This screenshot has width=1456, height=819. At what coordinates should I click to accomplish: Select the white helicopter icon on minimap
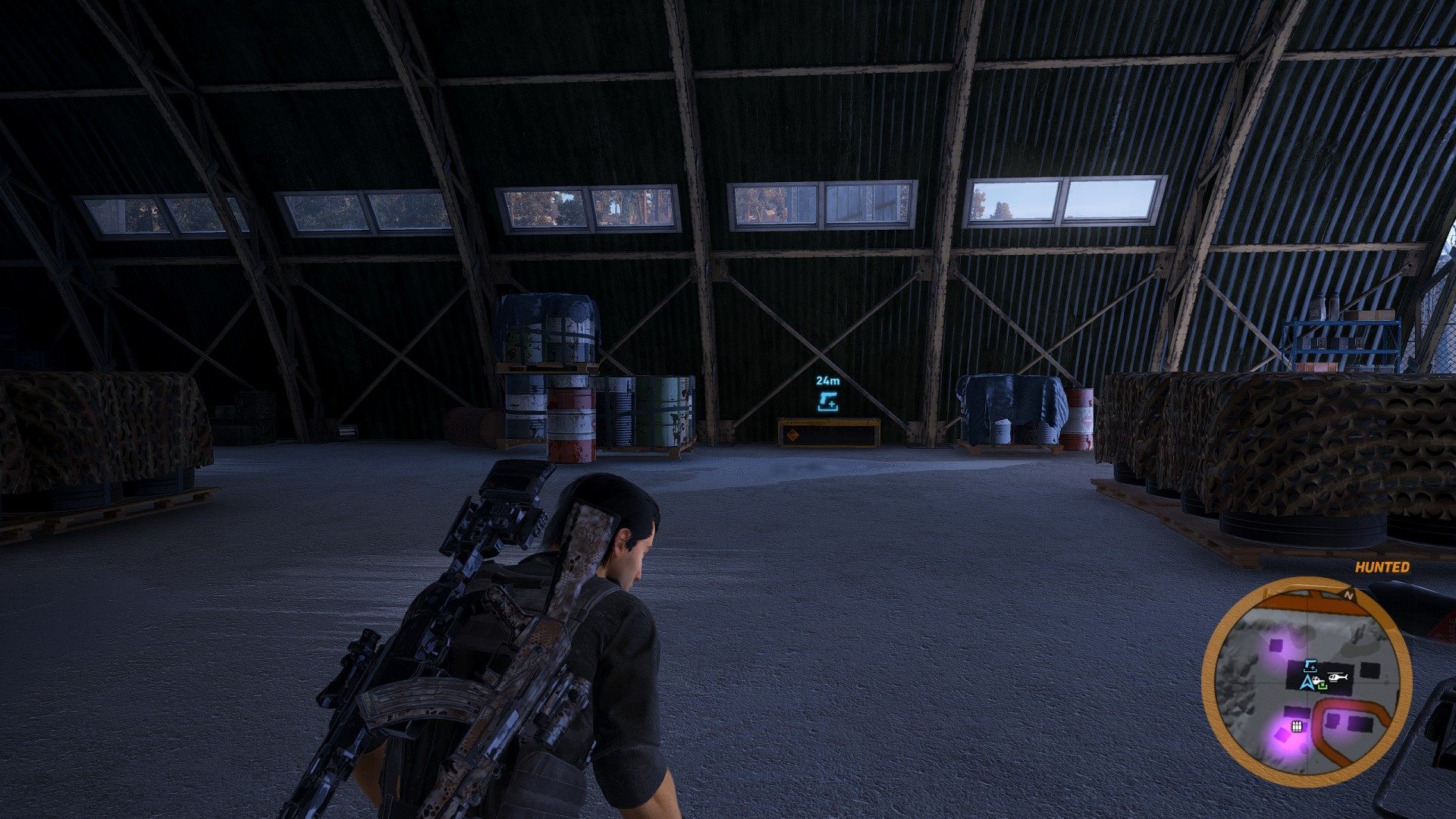1338,676
